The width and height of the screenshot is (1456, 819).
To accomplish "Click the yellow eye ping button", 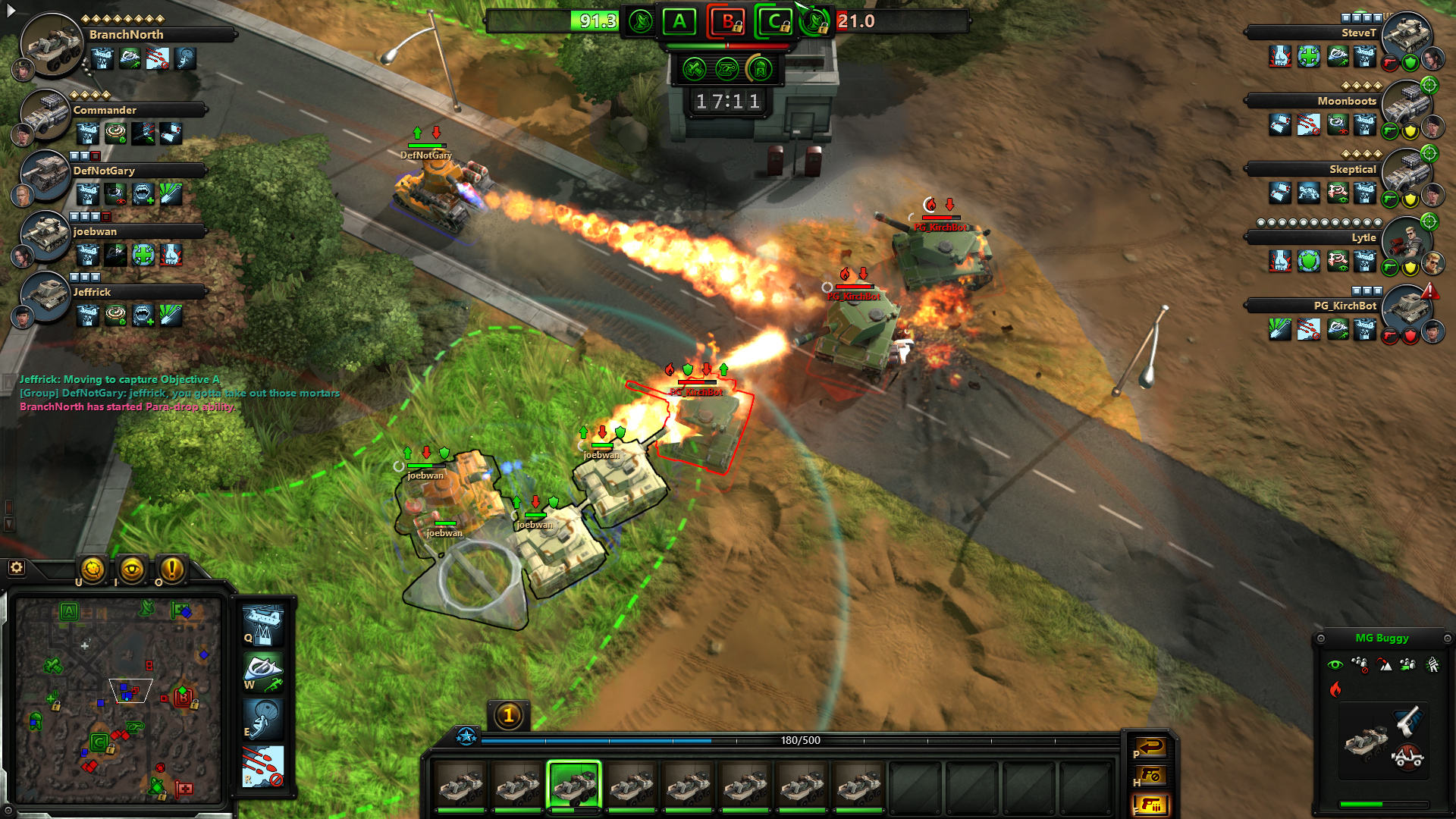I will coord(132,569).
